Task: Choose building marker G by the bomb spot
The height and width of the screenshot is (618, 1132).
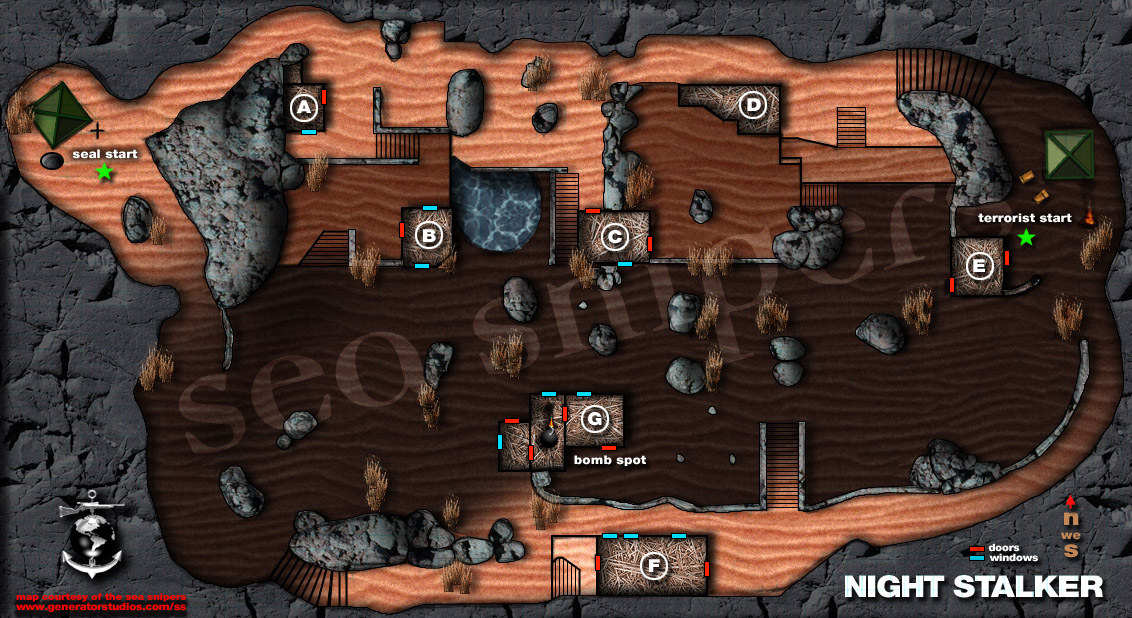Action: pyautogui.click(x=595, y=419)
